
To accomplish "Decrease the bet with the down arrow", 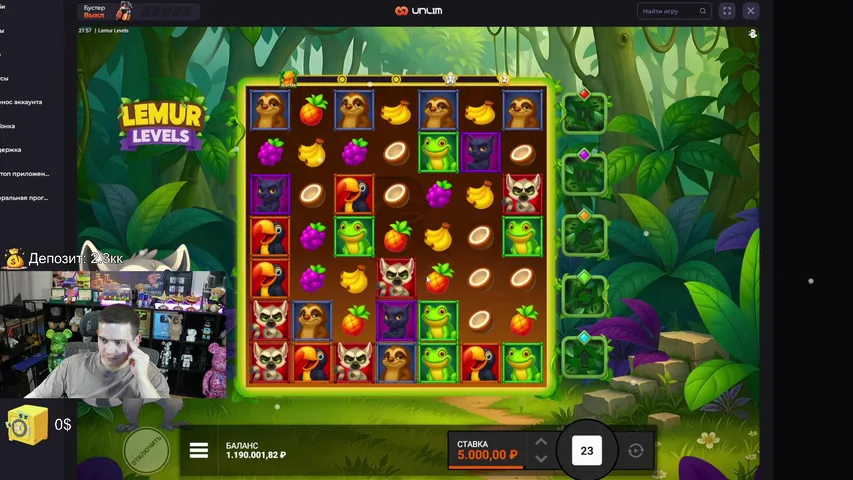I will click(540, 459).
